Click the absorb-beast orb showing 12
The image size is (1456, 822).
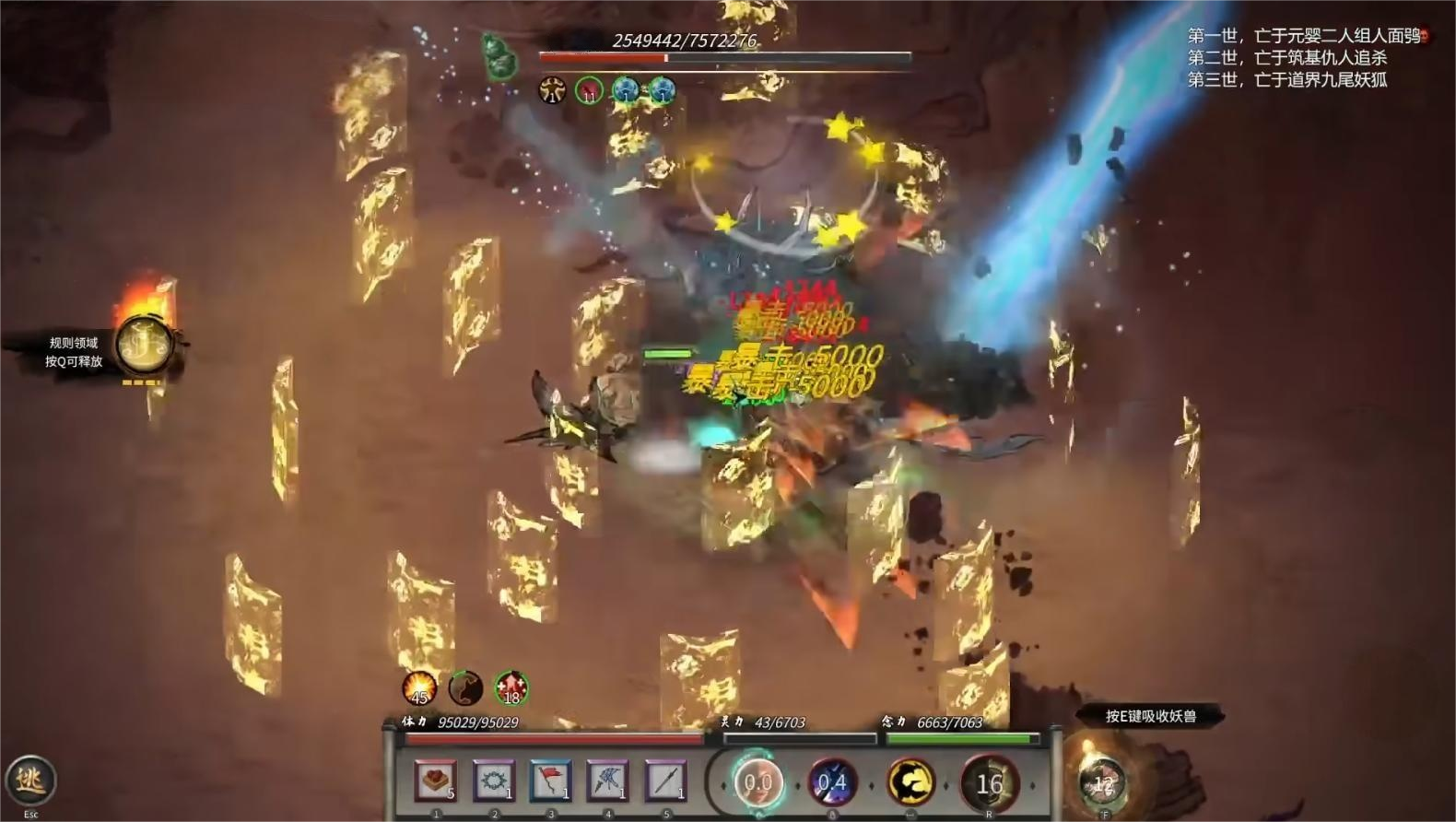[x=1103, y=783]
